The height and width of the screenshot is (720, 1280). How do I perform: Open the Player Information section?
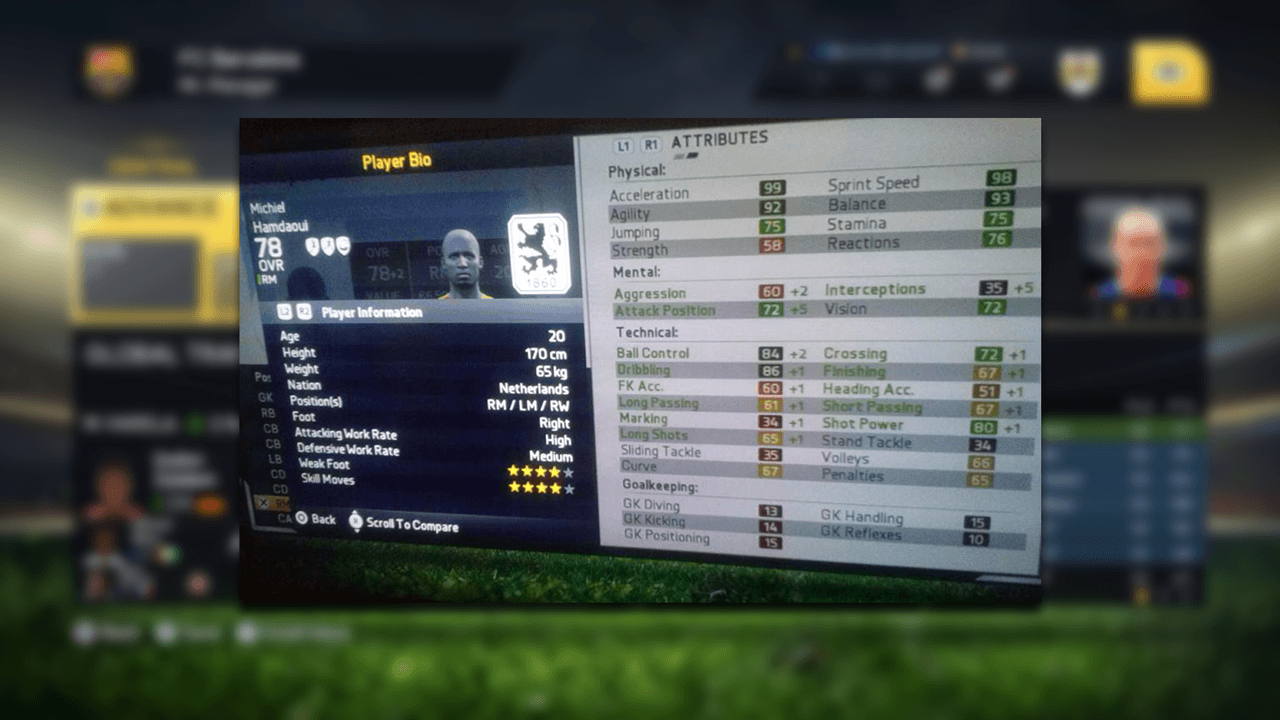tap(371, 313)
